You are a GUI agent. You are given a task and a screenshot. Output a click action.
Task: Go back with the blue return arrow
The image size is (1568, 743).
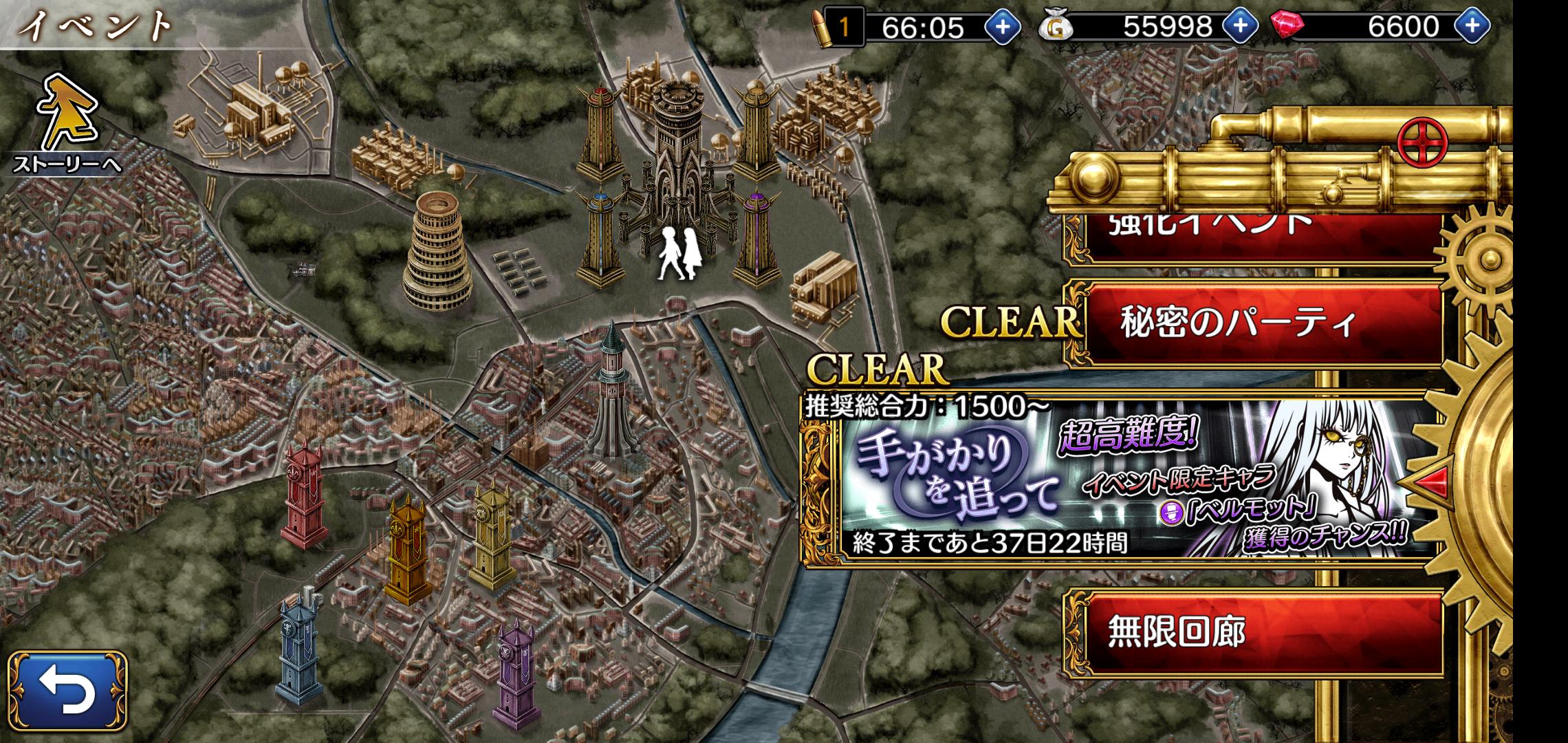[67, 691]
